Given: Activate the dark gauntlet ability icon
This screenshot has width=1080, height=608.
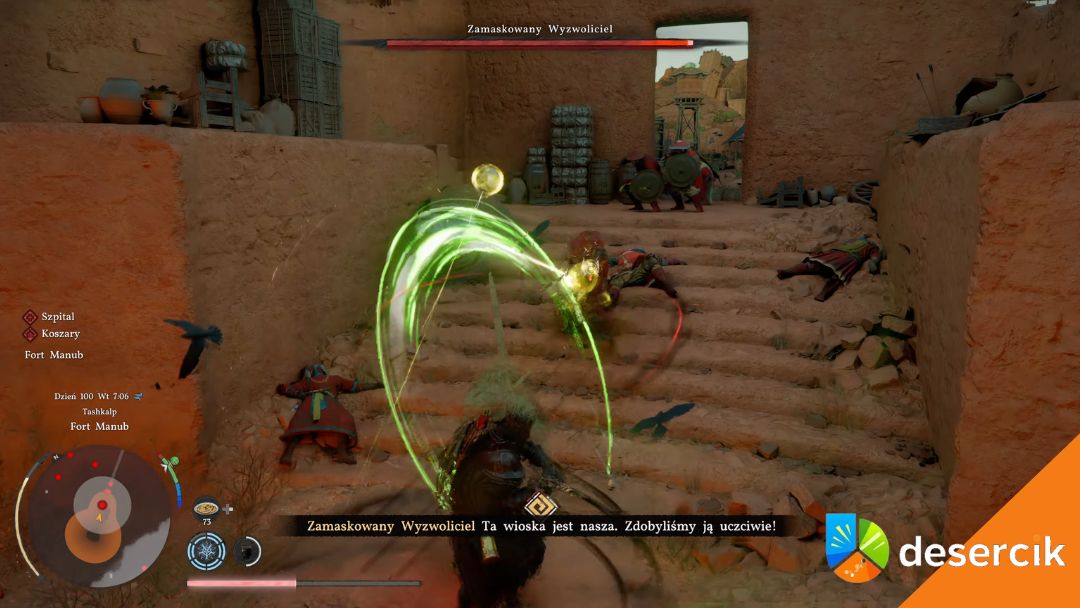Looking at the screenshot, I should pos(246,551).
